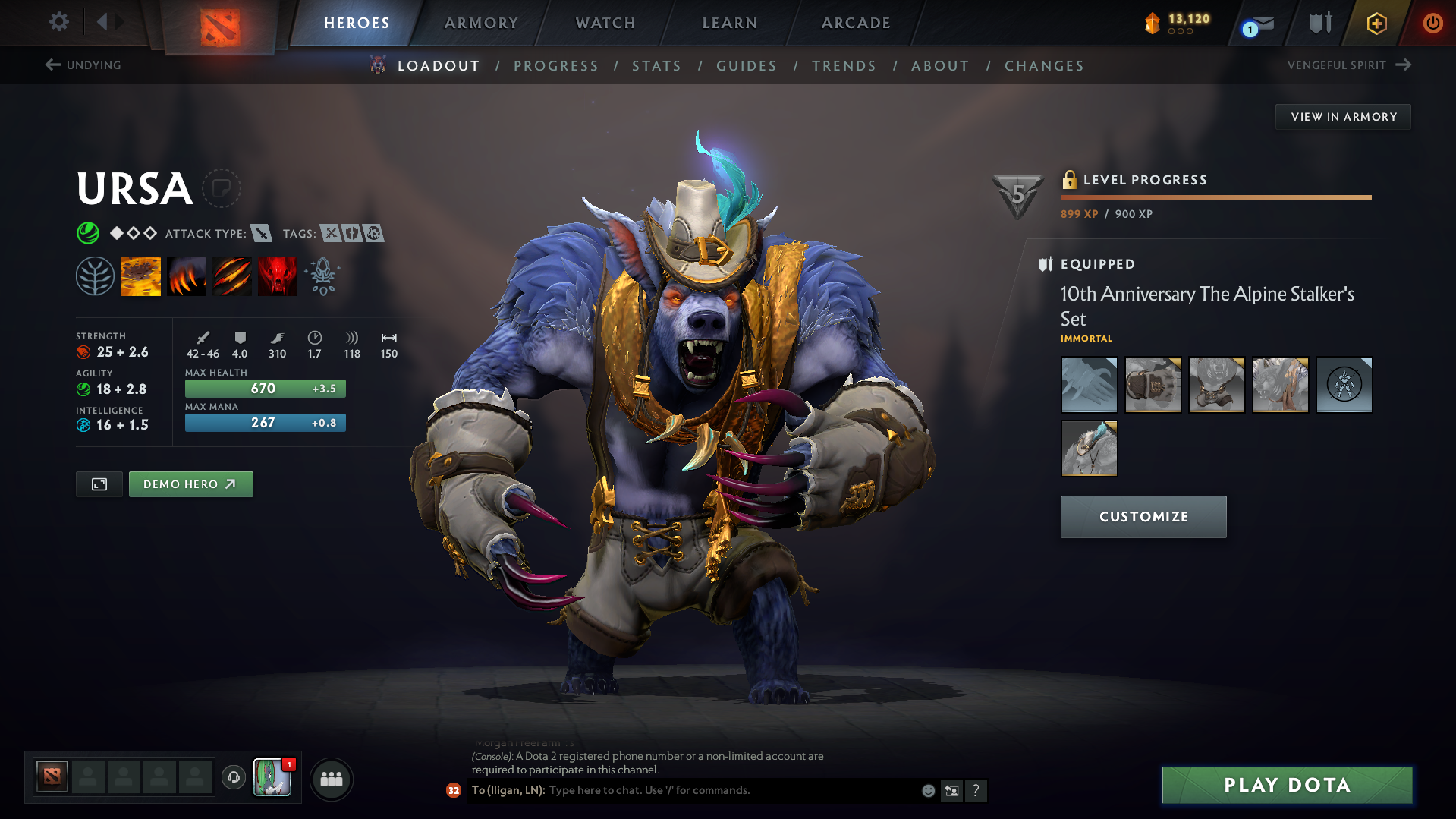Go back to UNDYING hero page

pyautogui.click(x=85, y=65)
